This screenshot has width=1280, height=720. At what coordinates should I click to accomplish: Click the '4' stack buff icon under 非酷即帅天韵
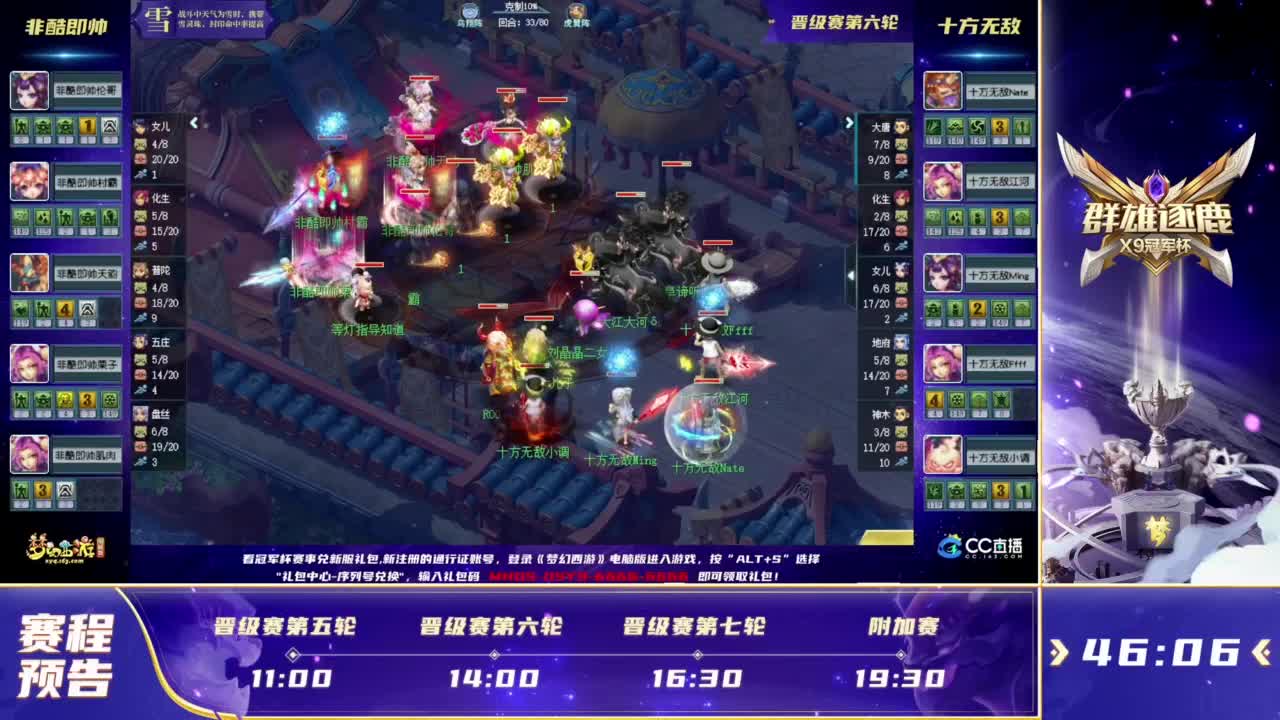64,308
